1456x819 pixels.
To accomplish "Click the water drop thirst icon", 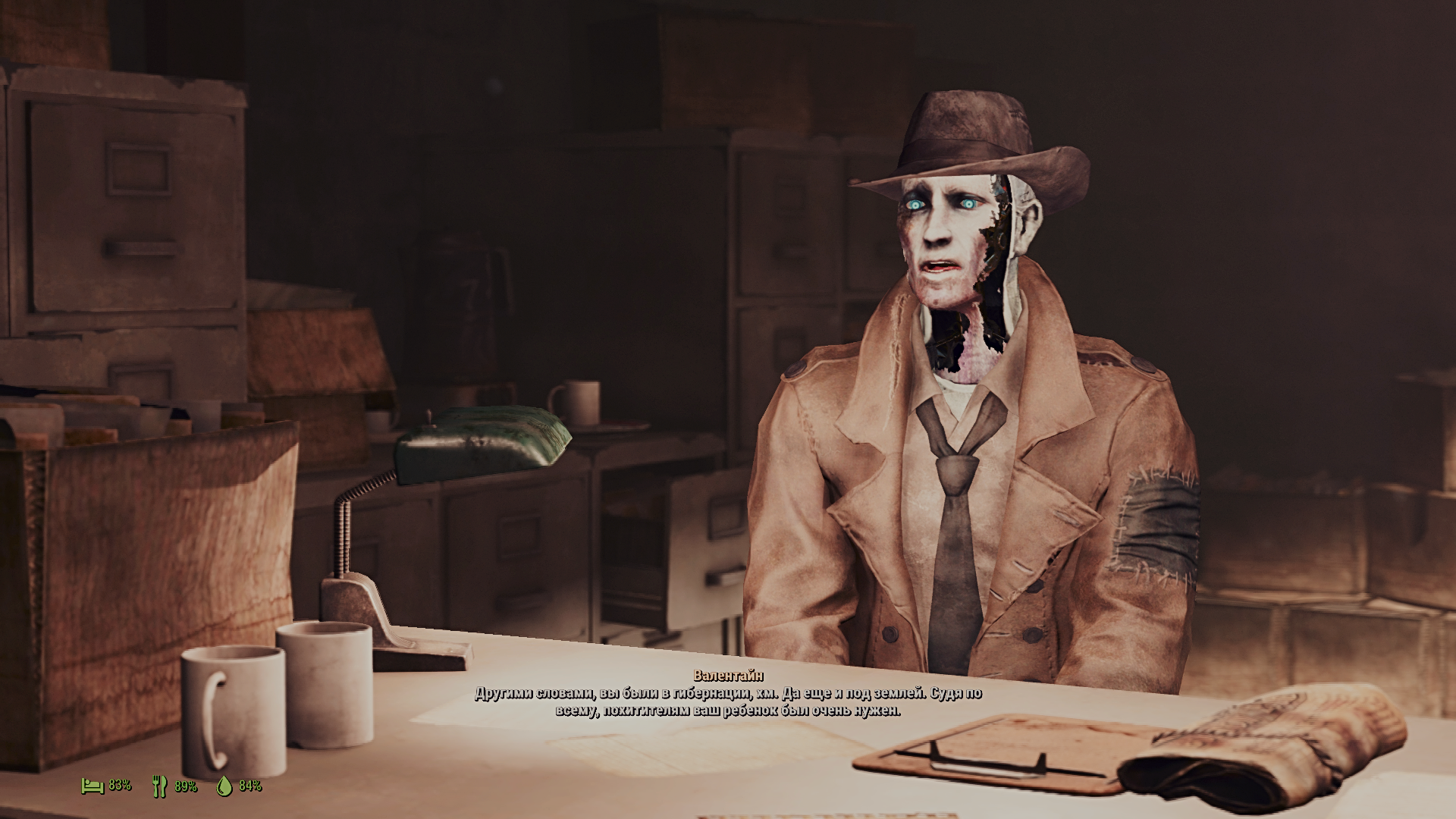I will tap(224, 786).
